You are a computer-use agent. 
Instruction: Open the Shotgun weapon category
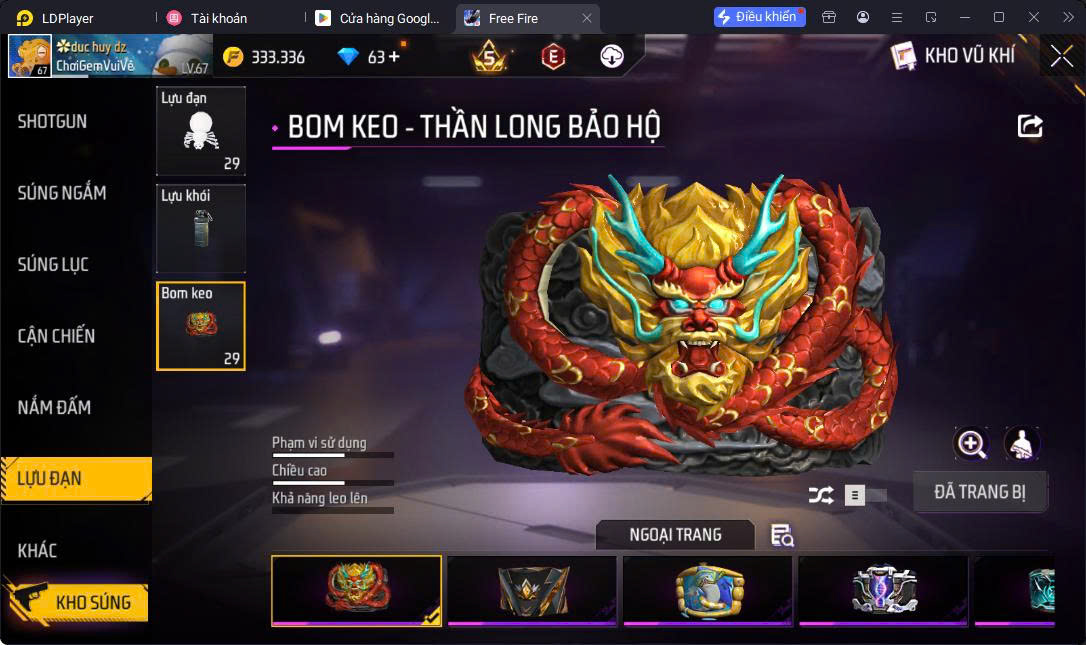[x=53, y=122]
